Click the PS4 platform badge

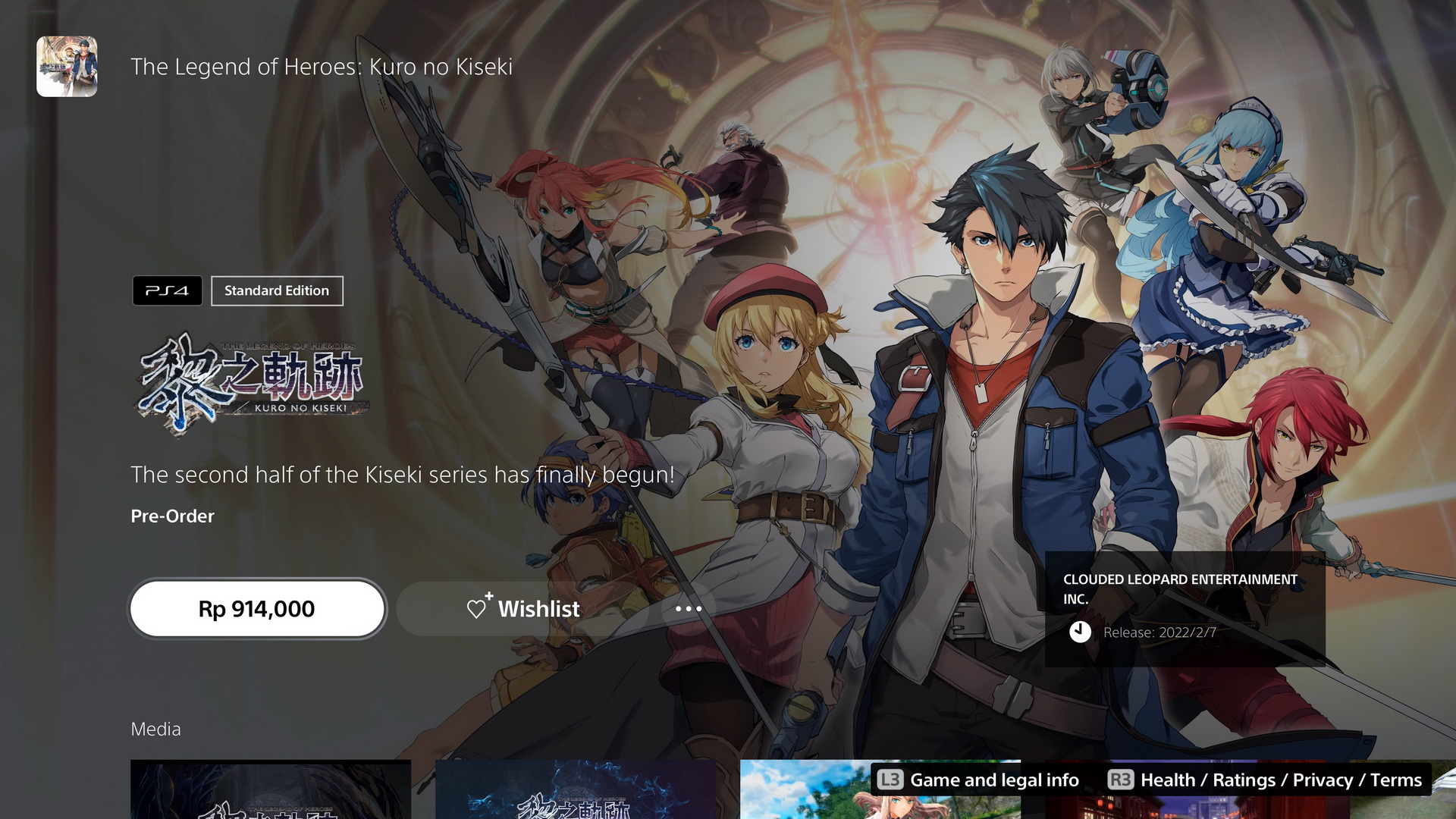click(167, 290)
